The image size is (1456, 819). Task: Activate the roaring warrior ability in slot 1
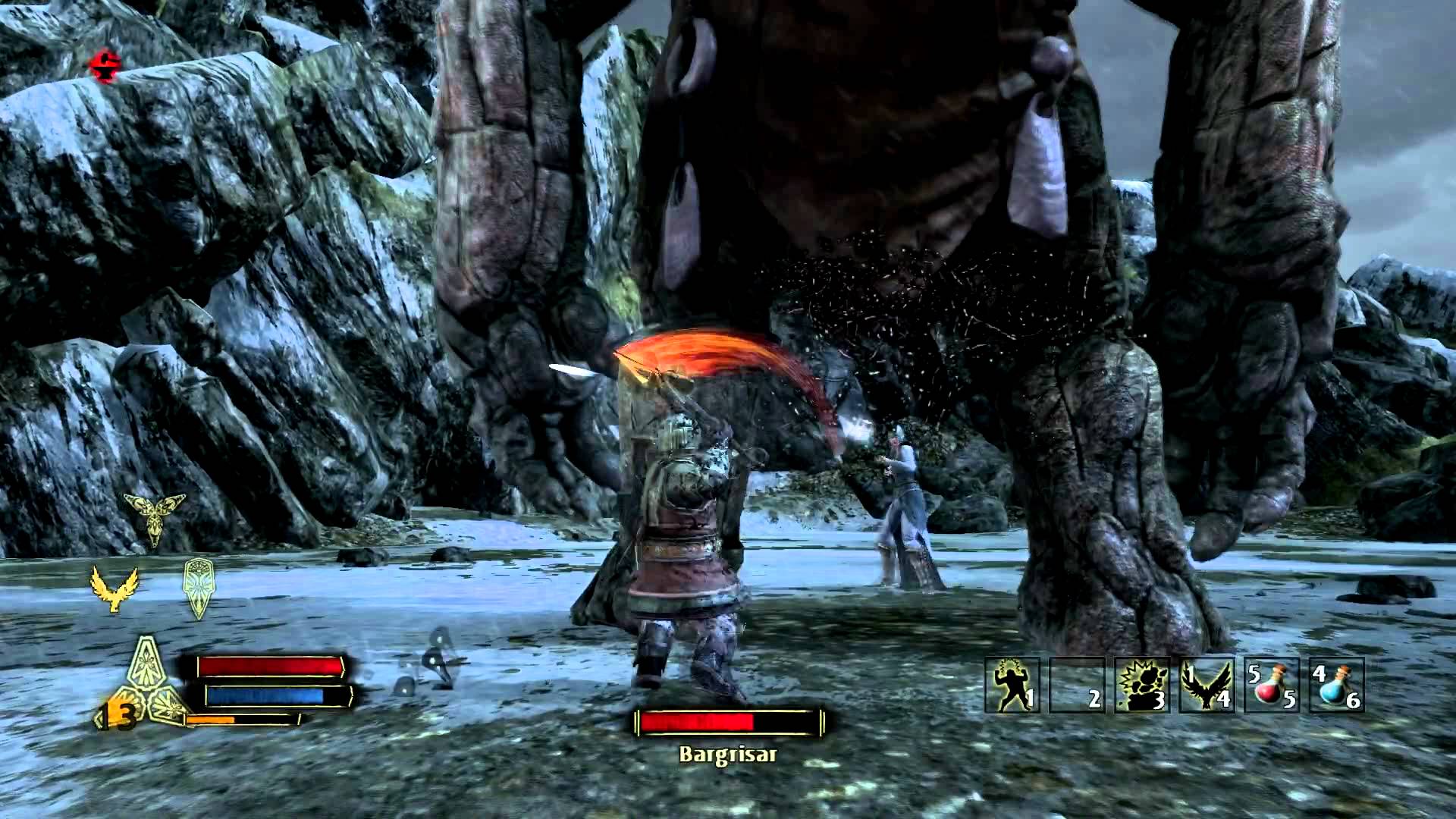click(1012, 685)
